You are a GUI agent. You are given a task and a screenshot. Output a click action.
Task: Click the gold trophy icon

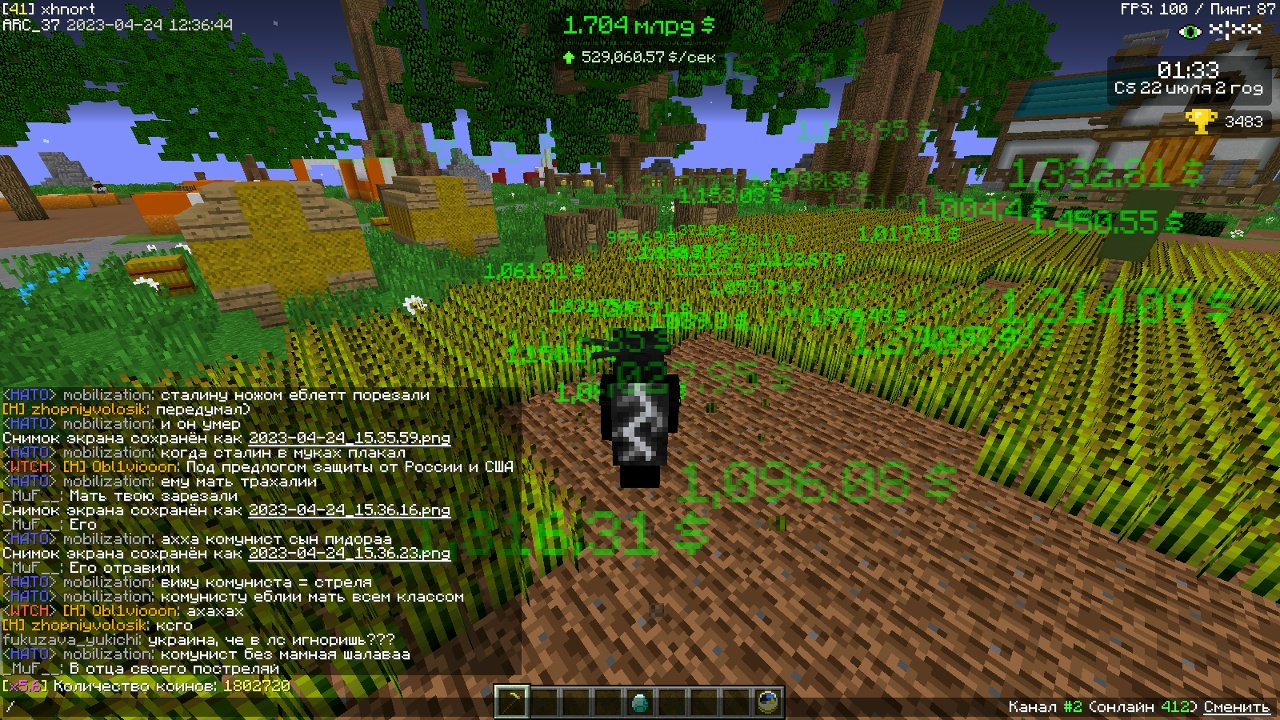(x=1199, y=121)
